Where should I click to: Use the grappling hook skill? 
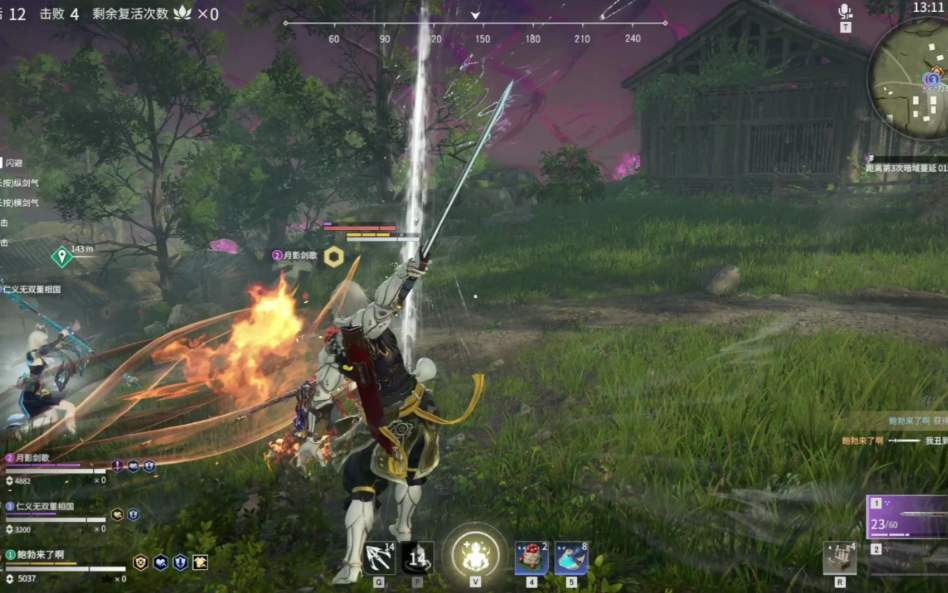(380, 557)
